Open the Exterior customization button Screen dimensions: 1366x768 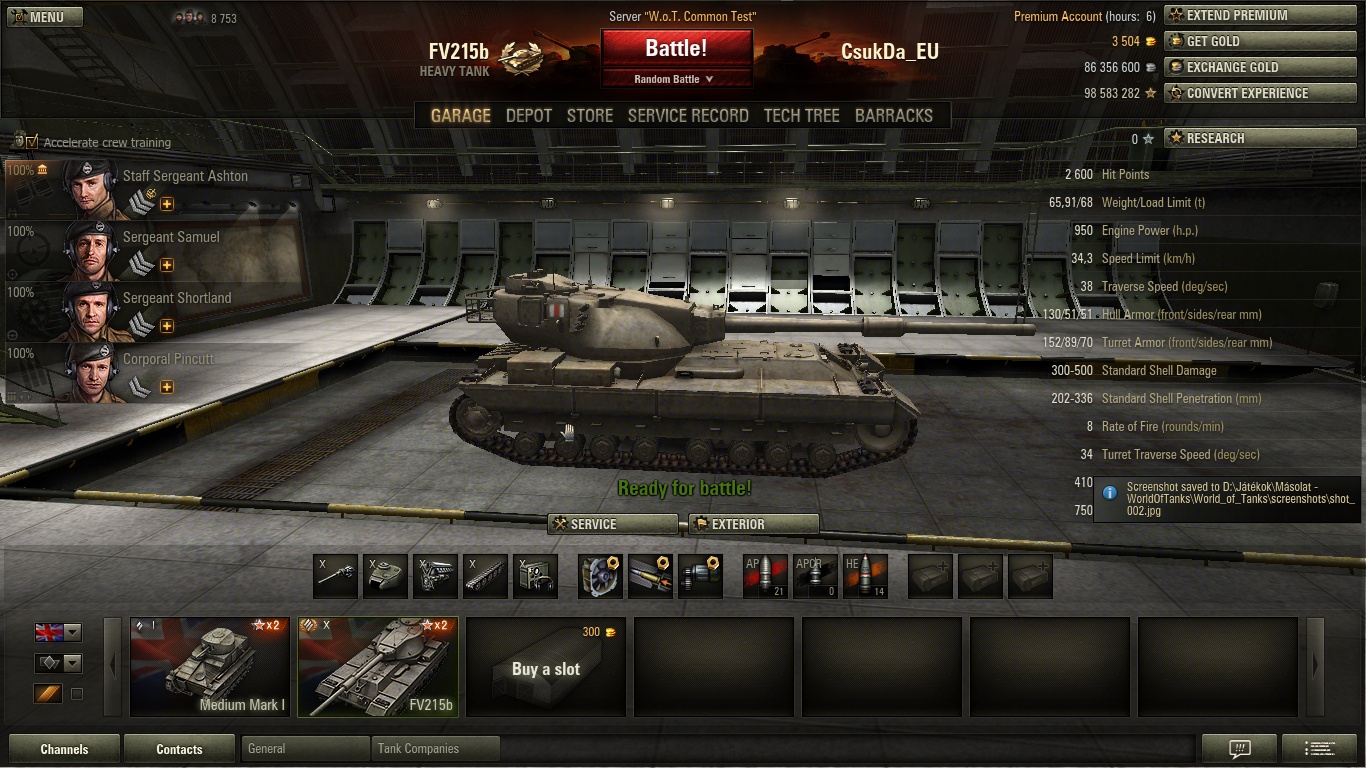click(754, 524)
